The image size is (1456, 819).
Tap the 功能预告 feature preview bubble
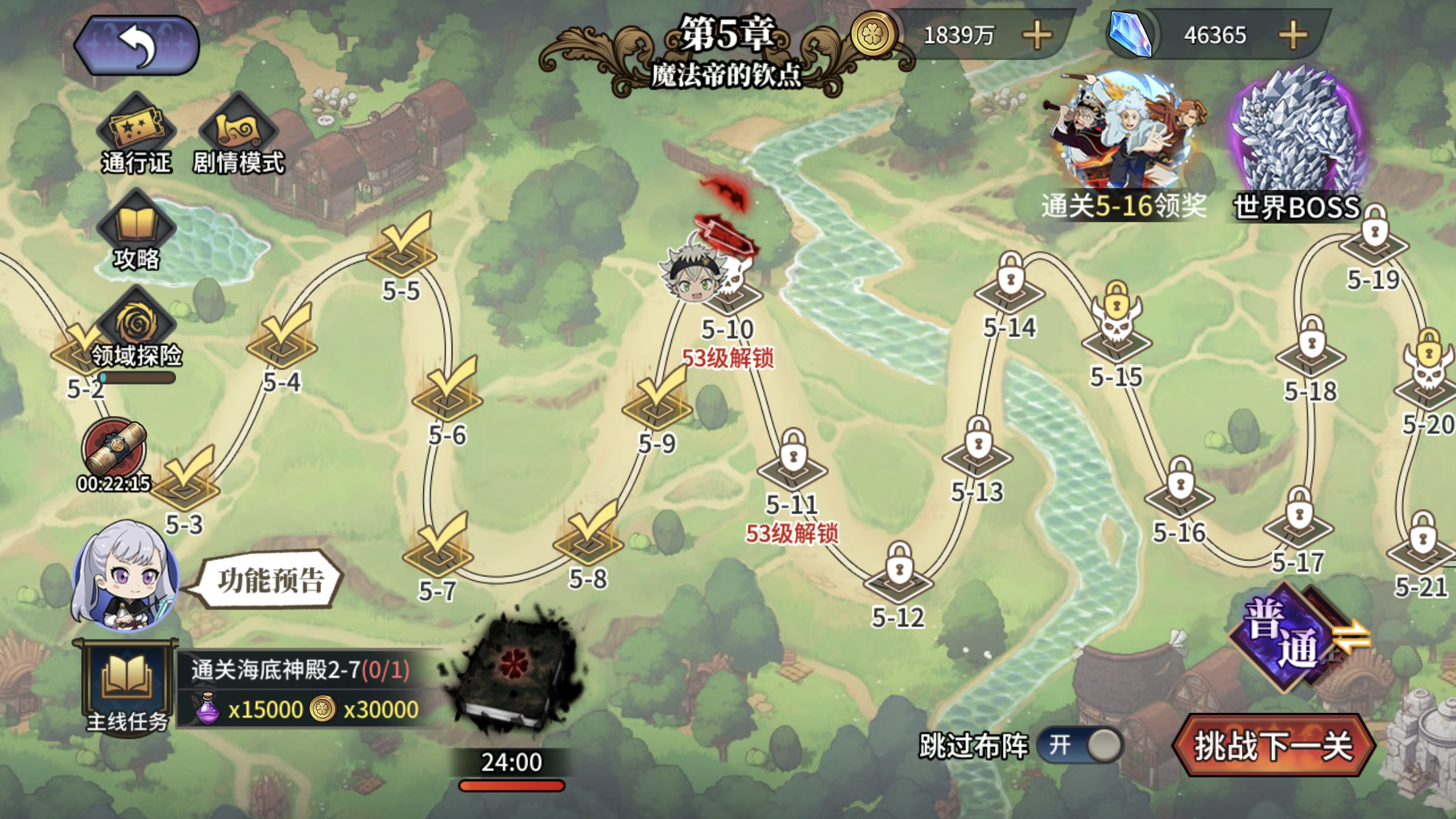coord(270,580)
